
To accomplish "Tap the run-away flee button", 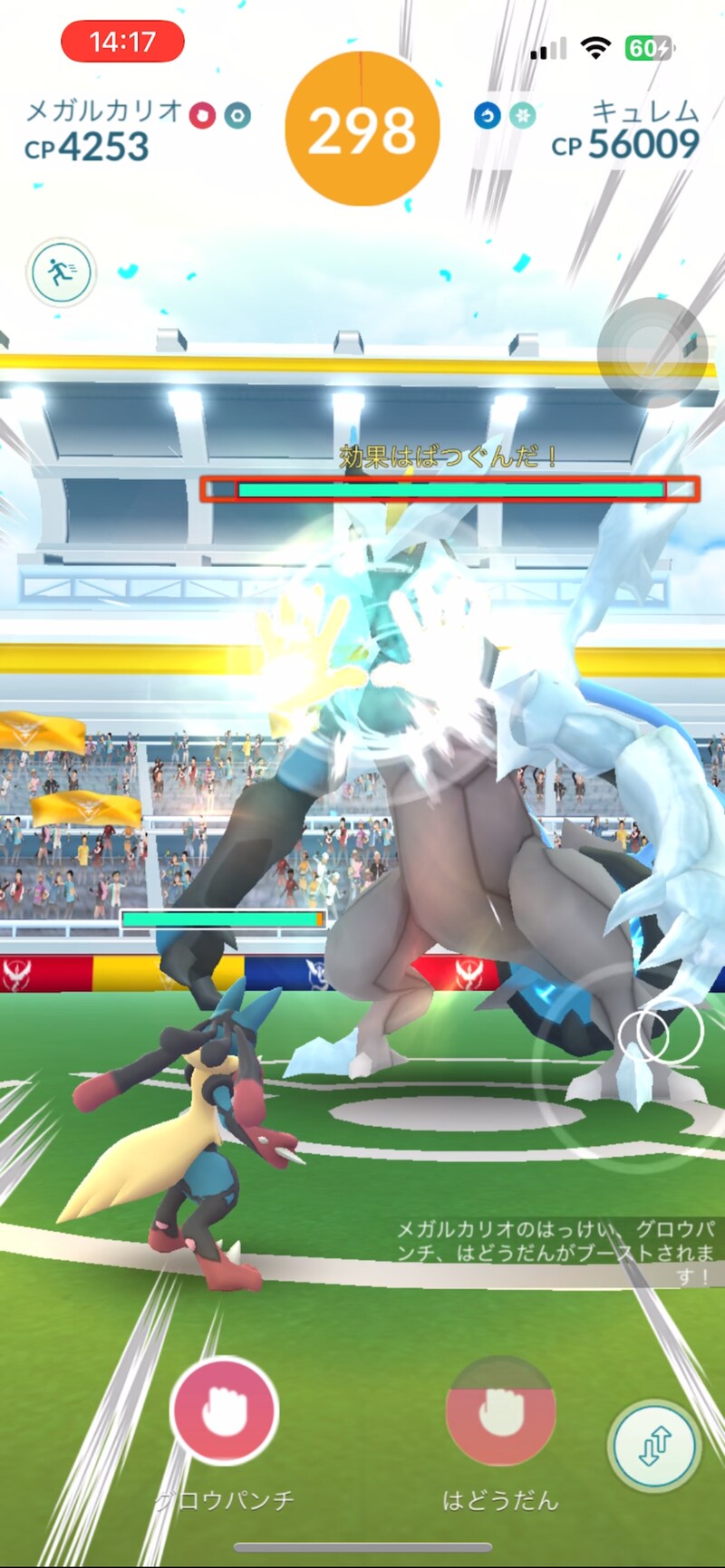I will pos(61,272).
